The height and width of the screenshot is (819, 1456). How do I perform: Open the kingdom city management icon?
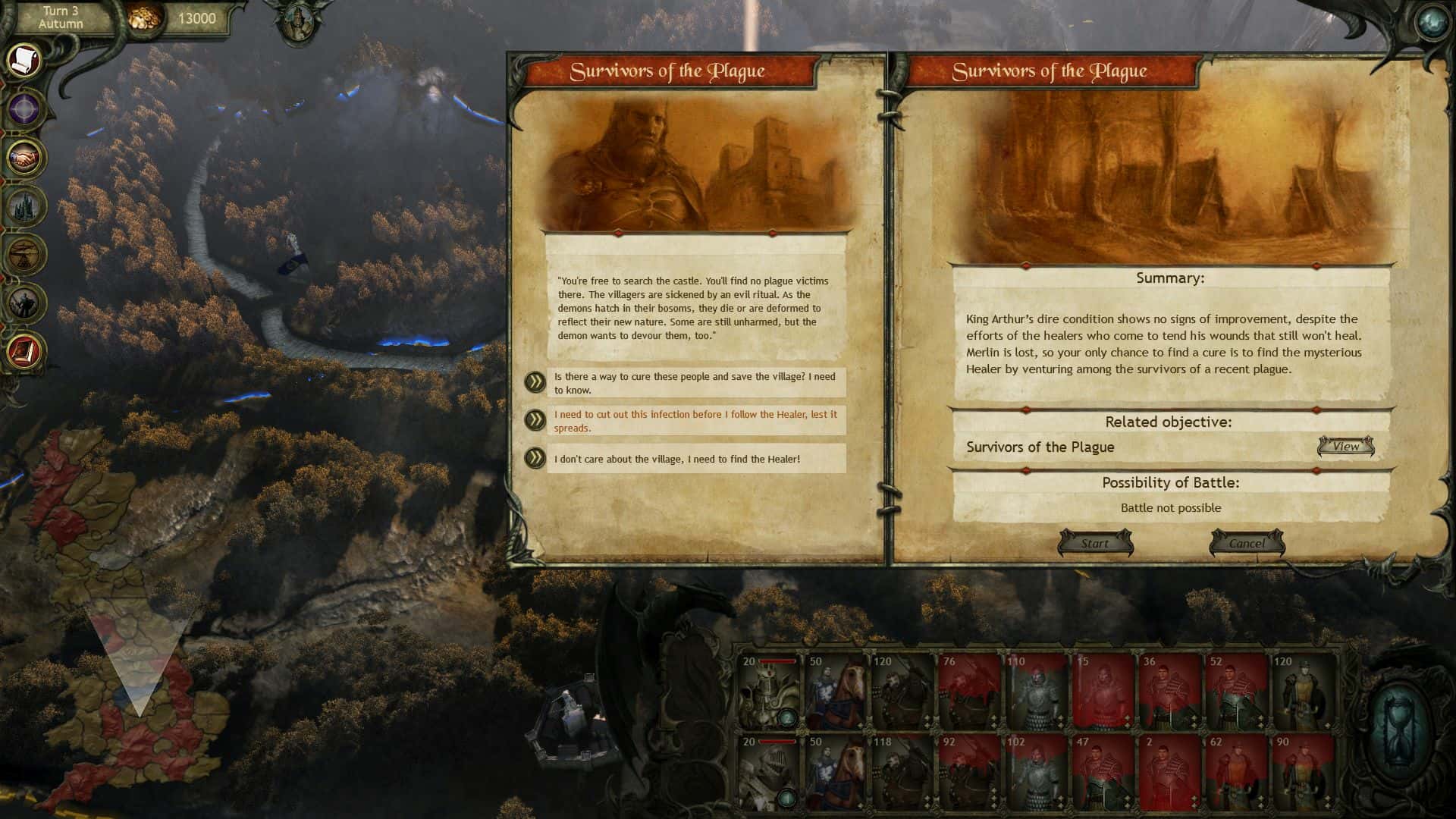24,206
